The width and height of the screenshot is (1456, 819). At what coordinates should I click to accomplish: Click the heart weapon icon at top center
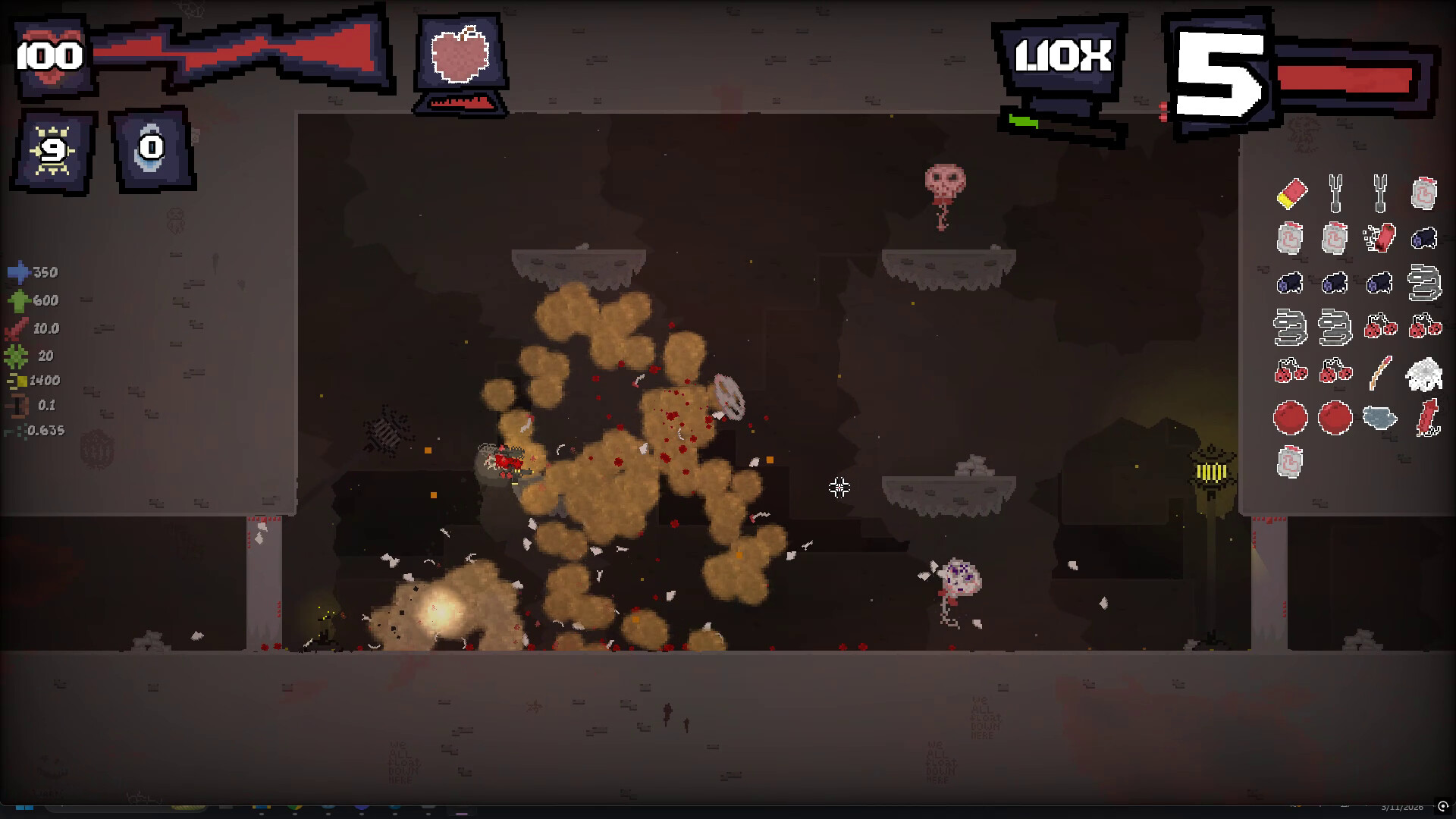click(460, 55)
